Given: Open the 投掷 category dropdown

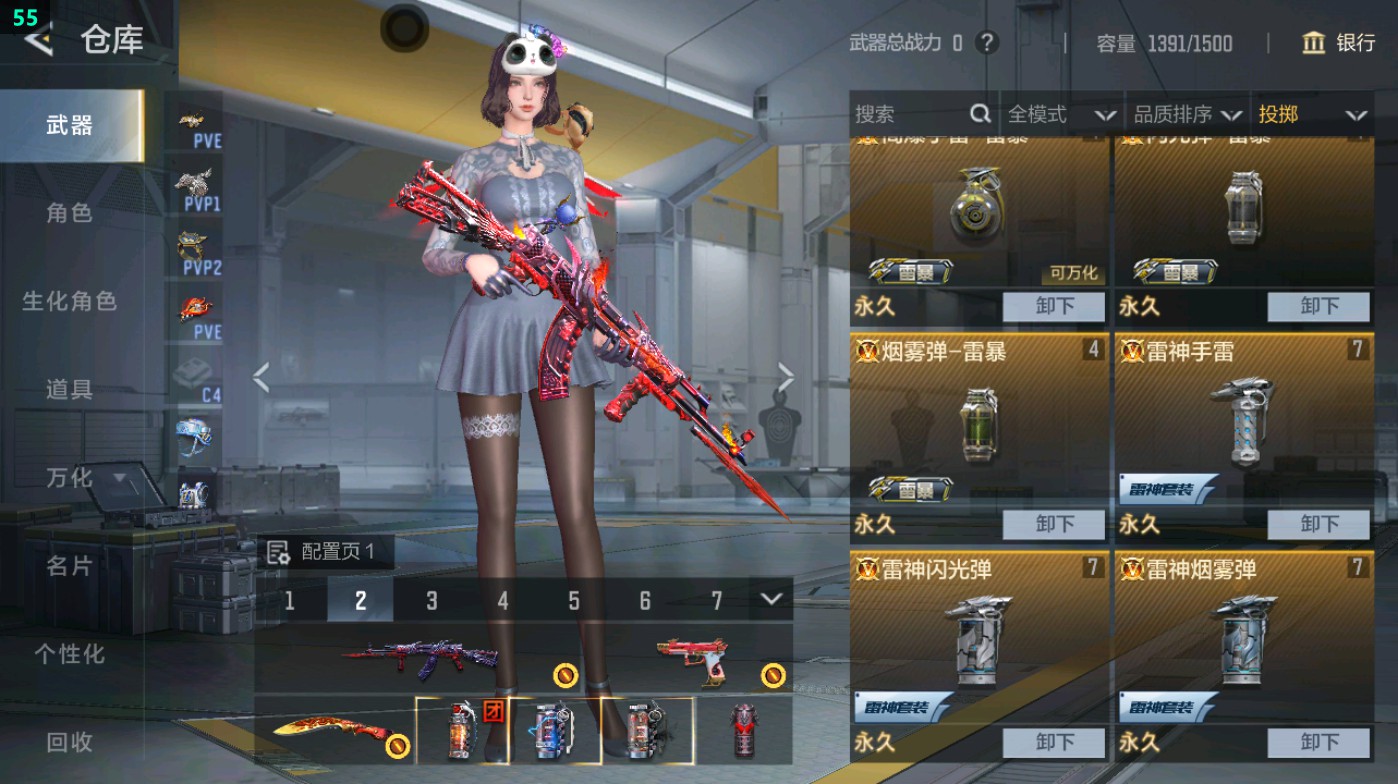Looking at the screenshot, I should pyautogui.click(x=1311, y=115).
